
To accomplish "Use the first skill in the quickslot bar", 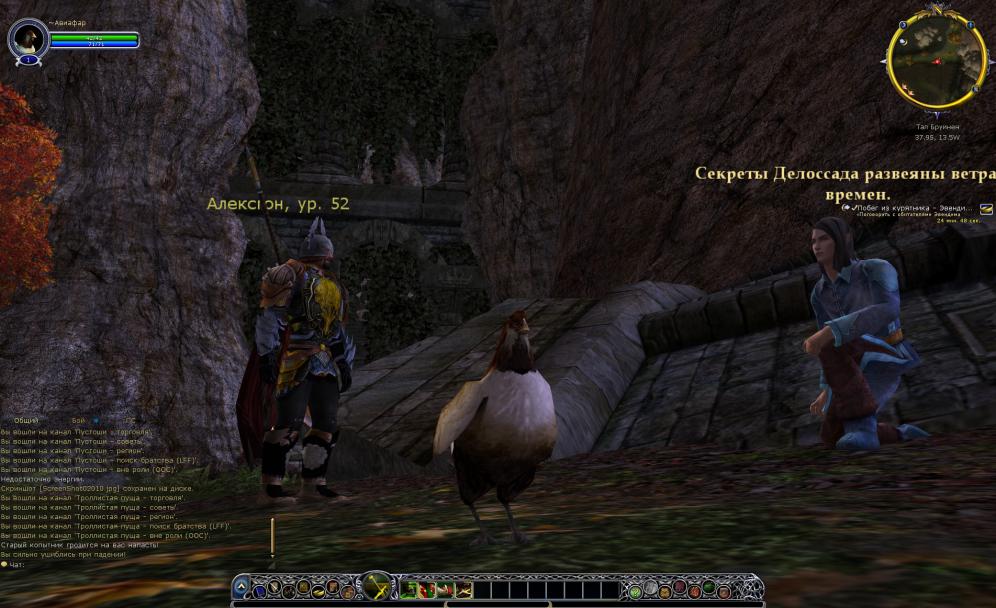I will [x=409, y=589].
